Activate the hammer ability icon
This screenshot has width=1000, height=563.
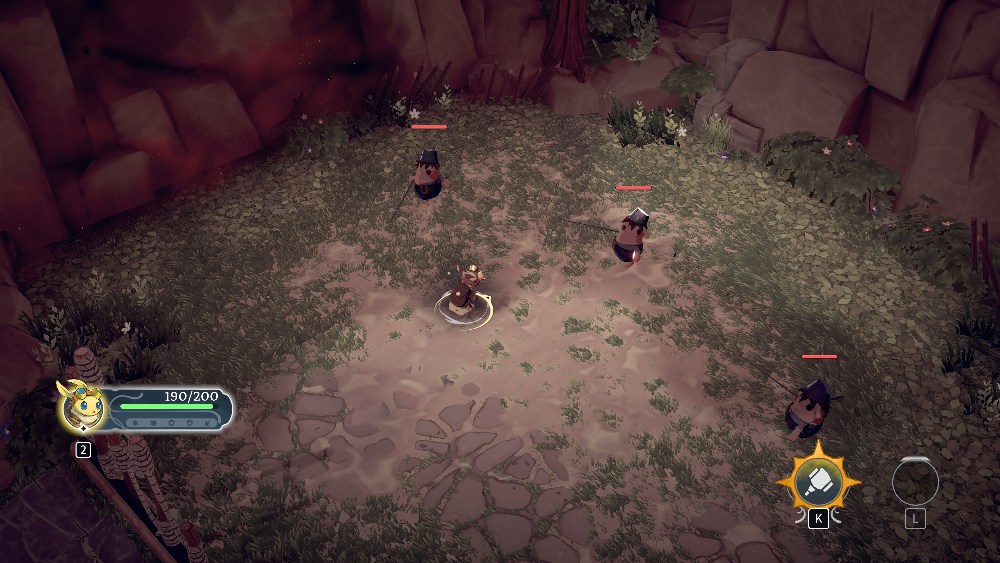click(x=819, y=482)
